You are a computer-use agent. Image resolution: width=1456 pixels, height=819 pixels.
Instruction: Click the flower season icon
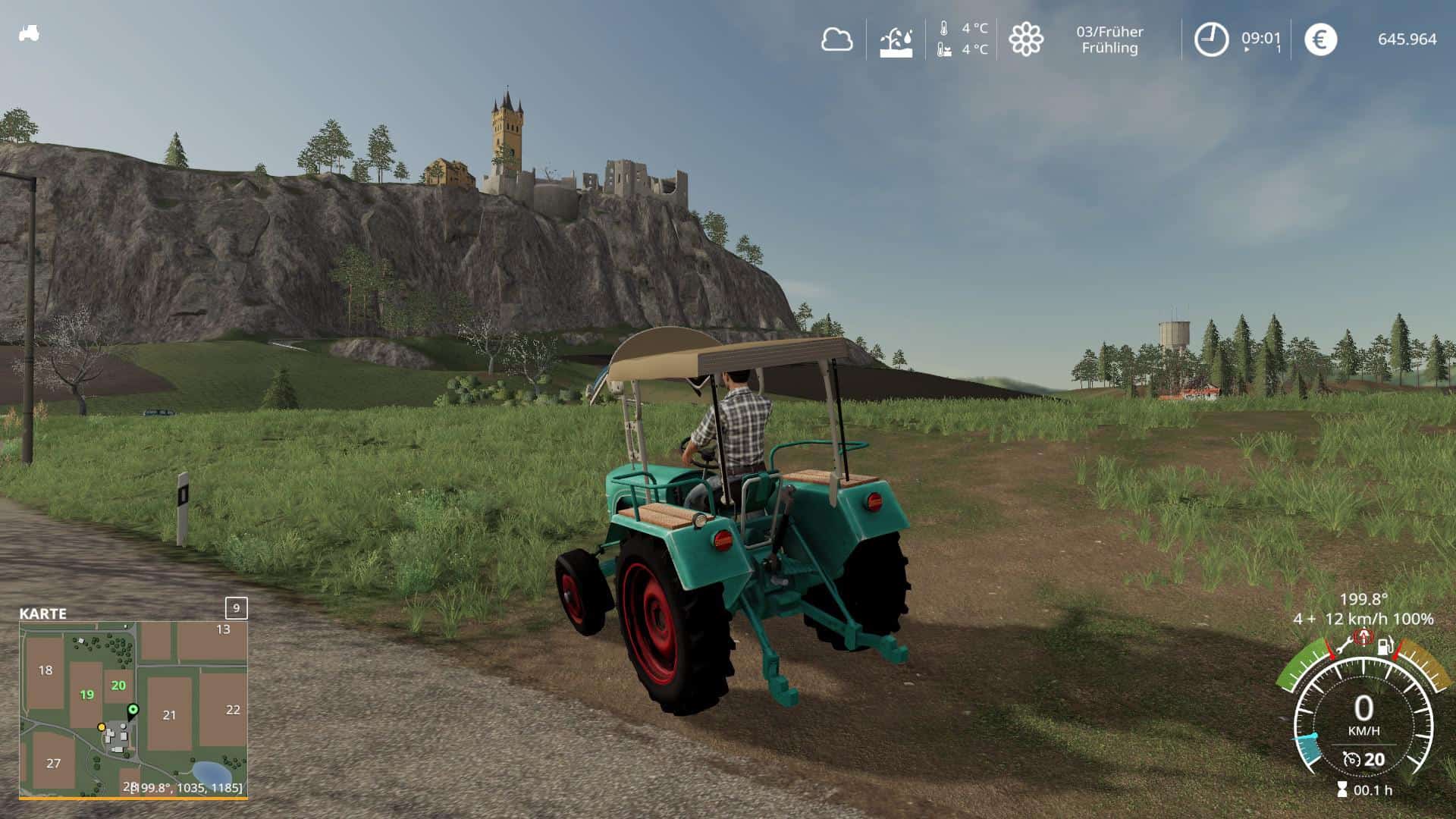click(x=1025, y=39)
